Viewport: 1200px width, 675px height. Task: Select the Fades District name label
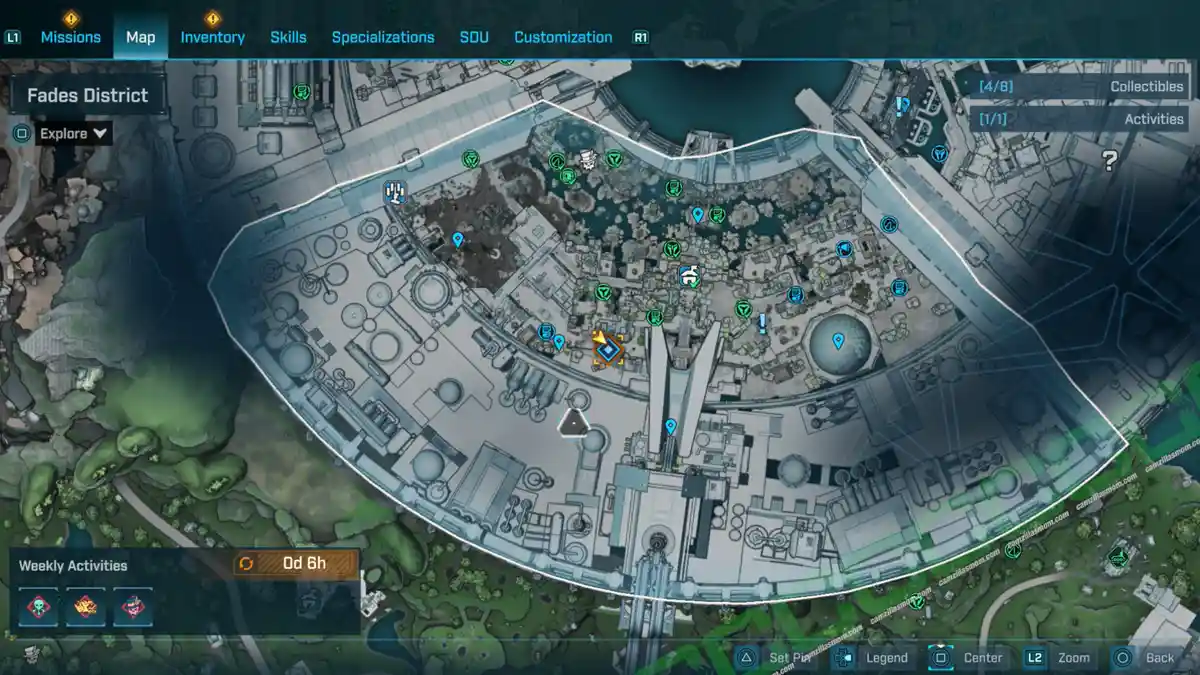tap(87, 95)
